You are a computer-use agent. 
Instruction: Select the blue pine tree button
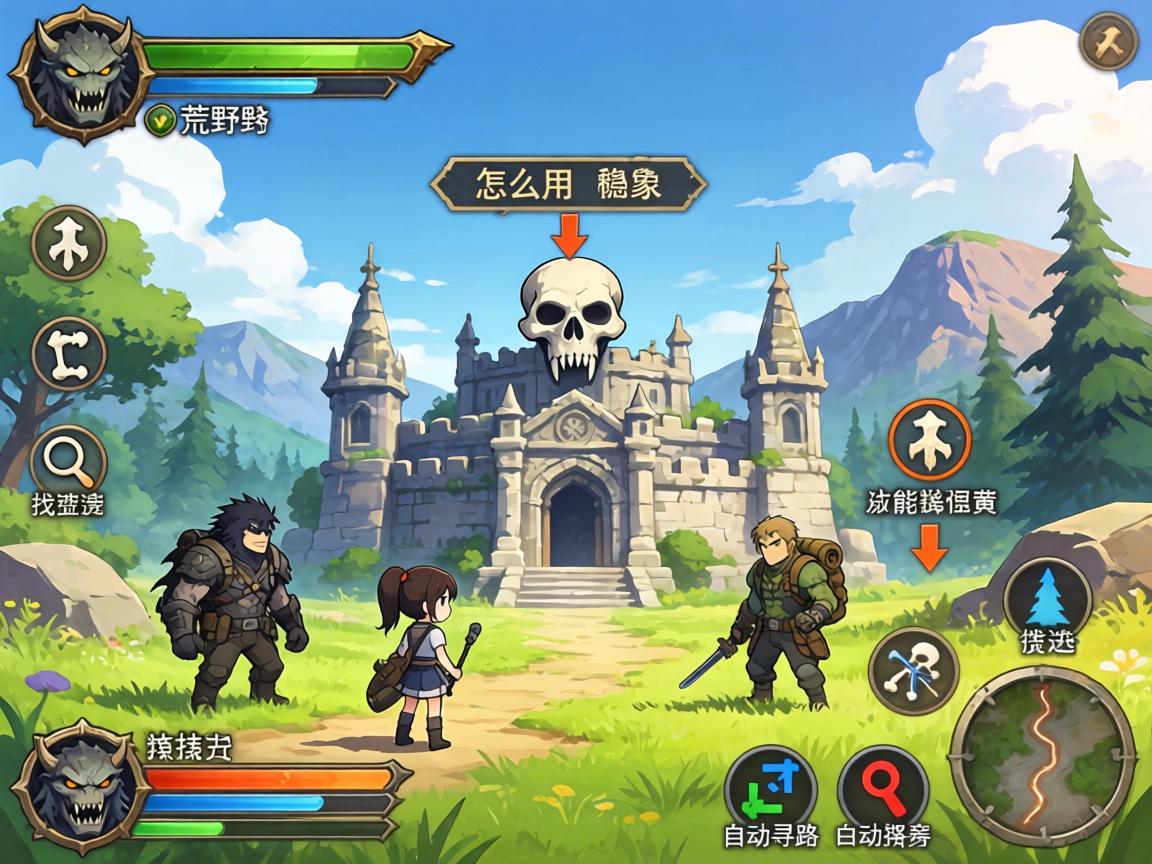[1047, 598]
